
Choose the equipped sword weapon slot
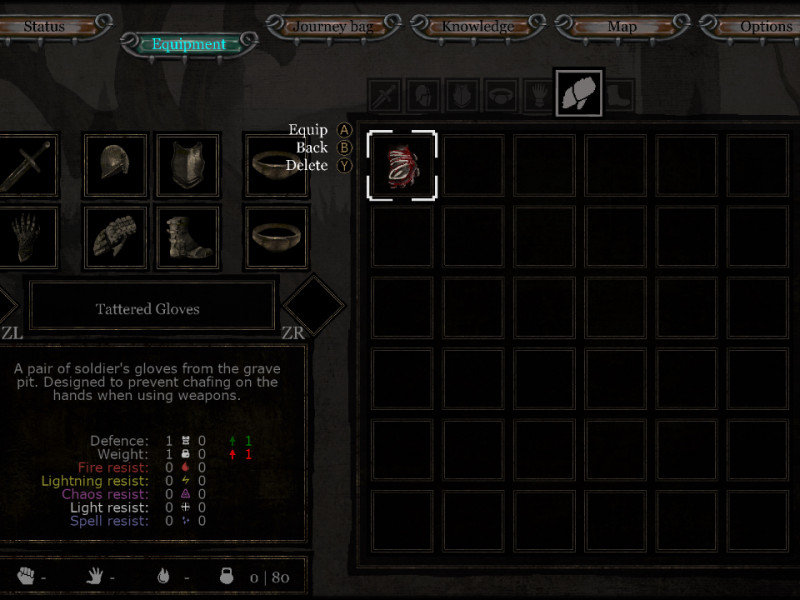click(26, 165)
